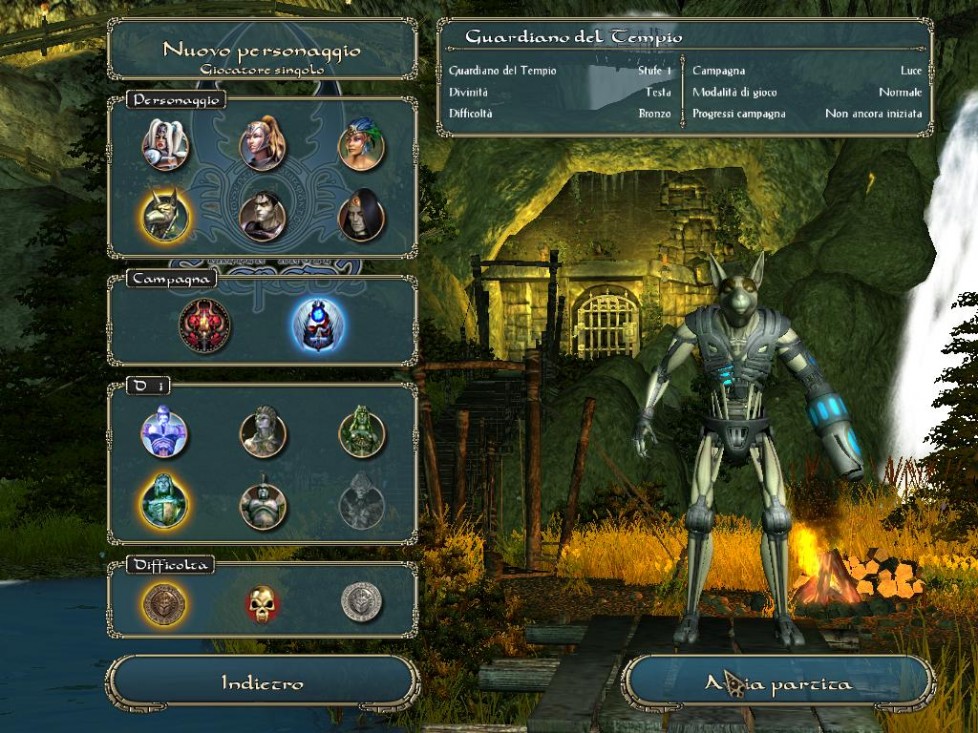Viewport: 978px width, 733px height.
Task: Select the highlighted teal deity statue
Action: (164, 500)
